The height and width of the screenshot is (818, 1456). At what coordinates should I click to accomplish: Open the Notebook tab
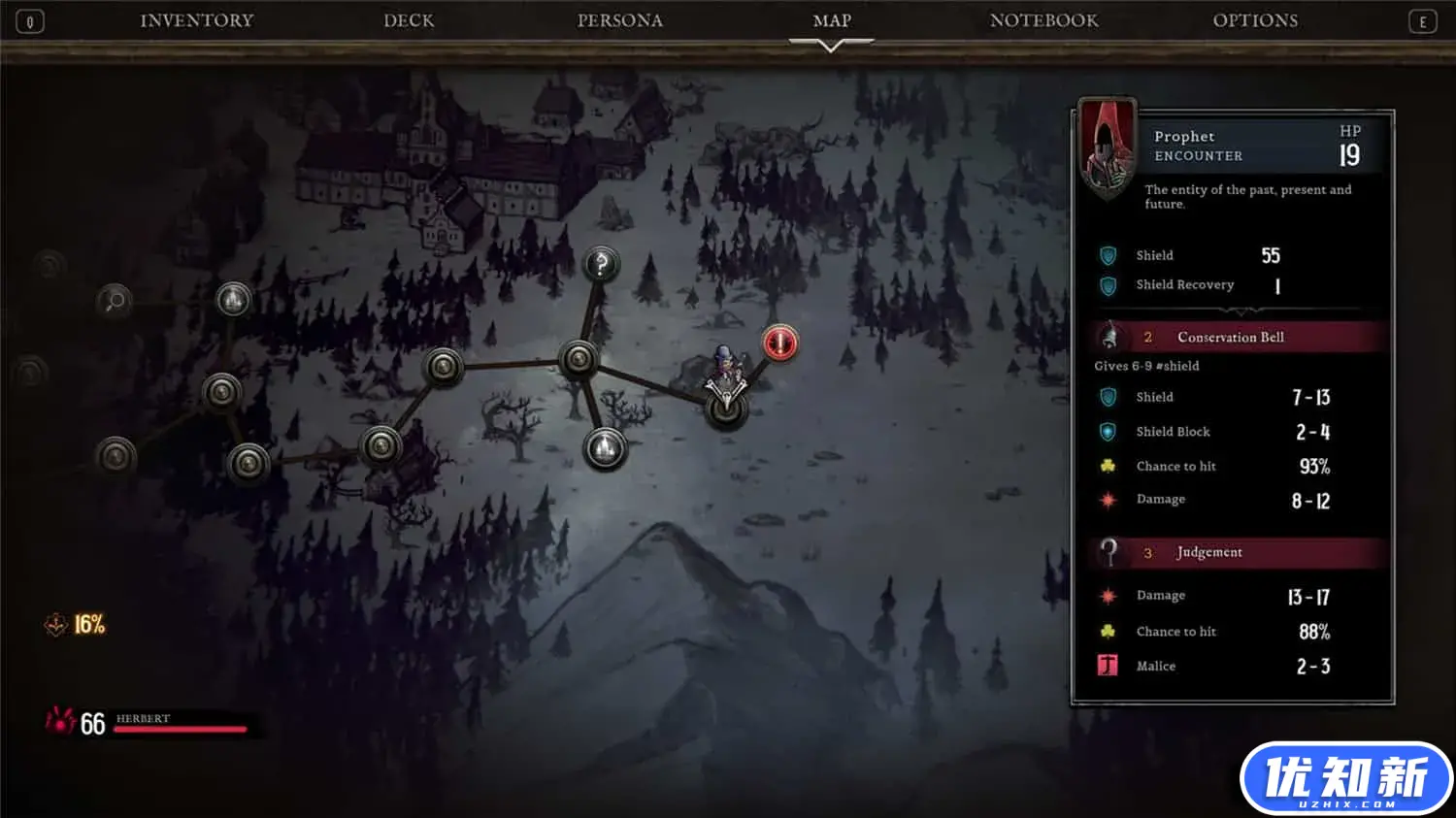click(1043, 20)
